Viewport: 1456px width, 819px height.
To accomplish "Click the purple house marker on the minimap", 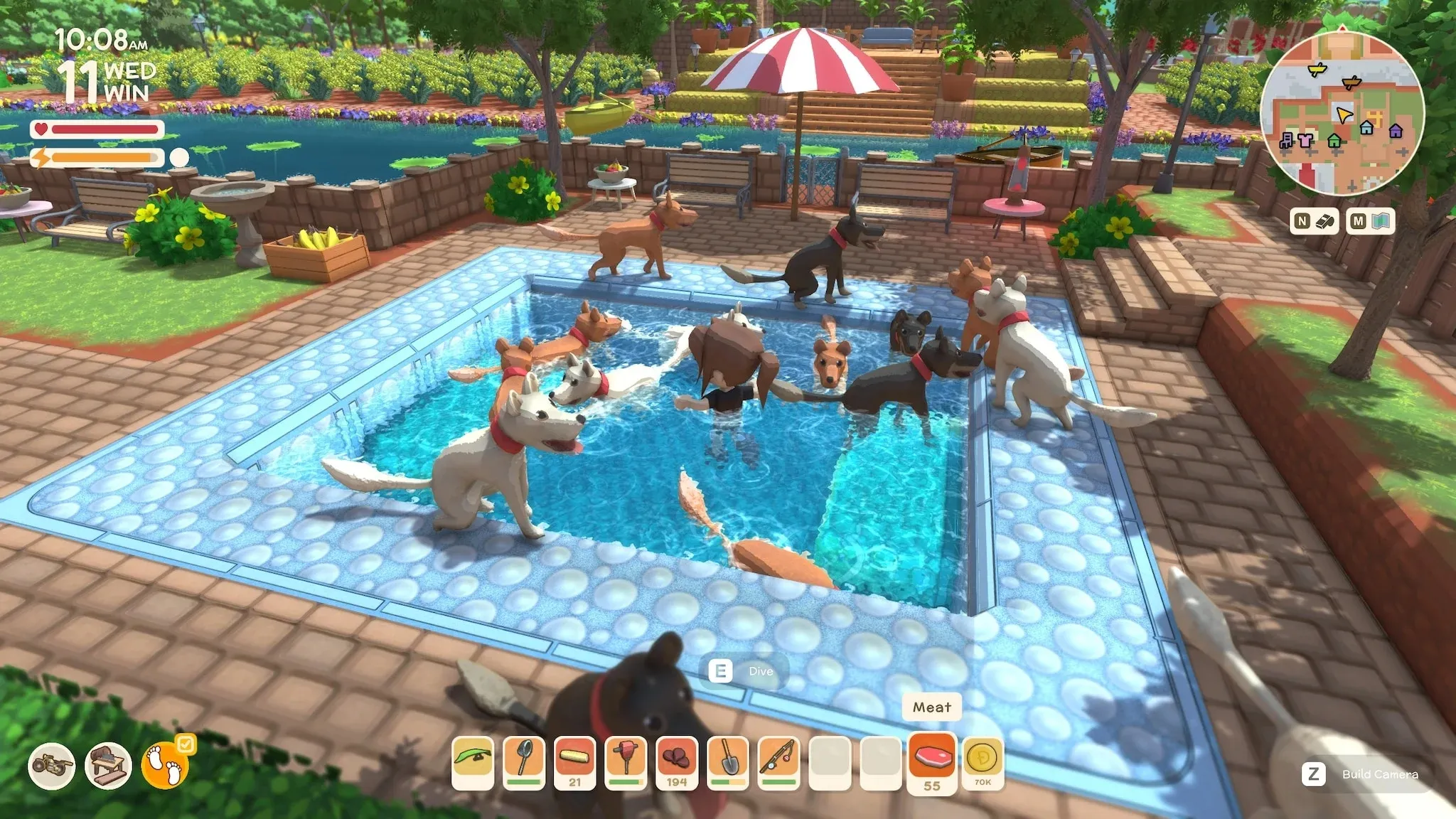I will [1396, 131].
